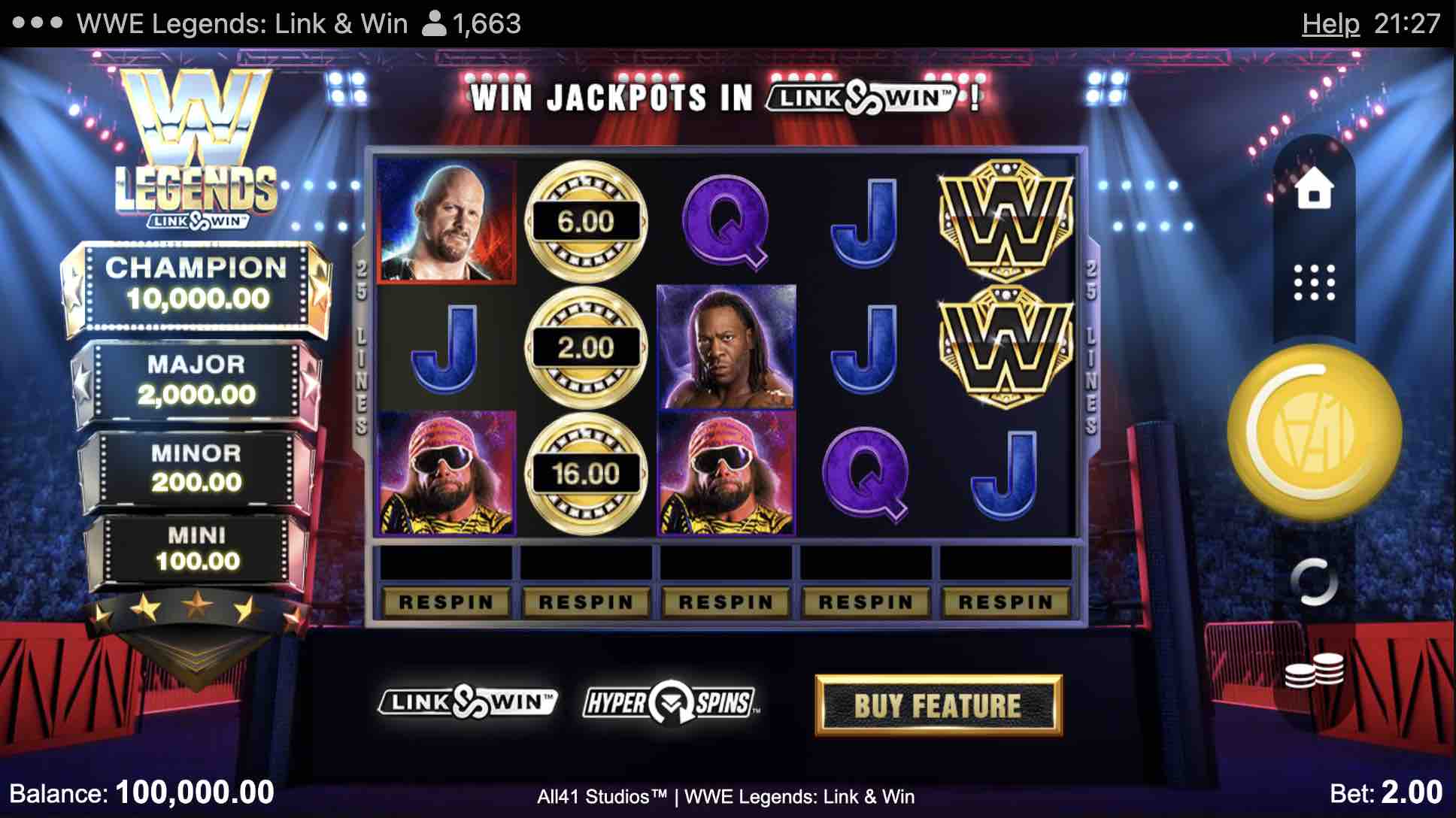The image size is (1456, 818).
Task: Click the Link & Win logo below reels
Action: (x=467, y=702)
